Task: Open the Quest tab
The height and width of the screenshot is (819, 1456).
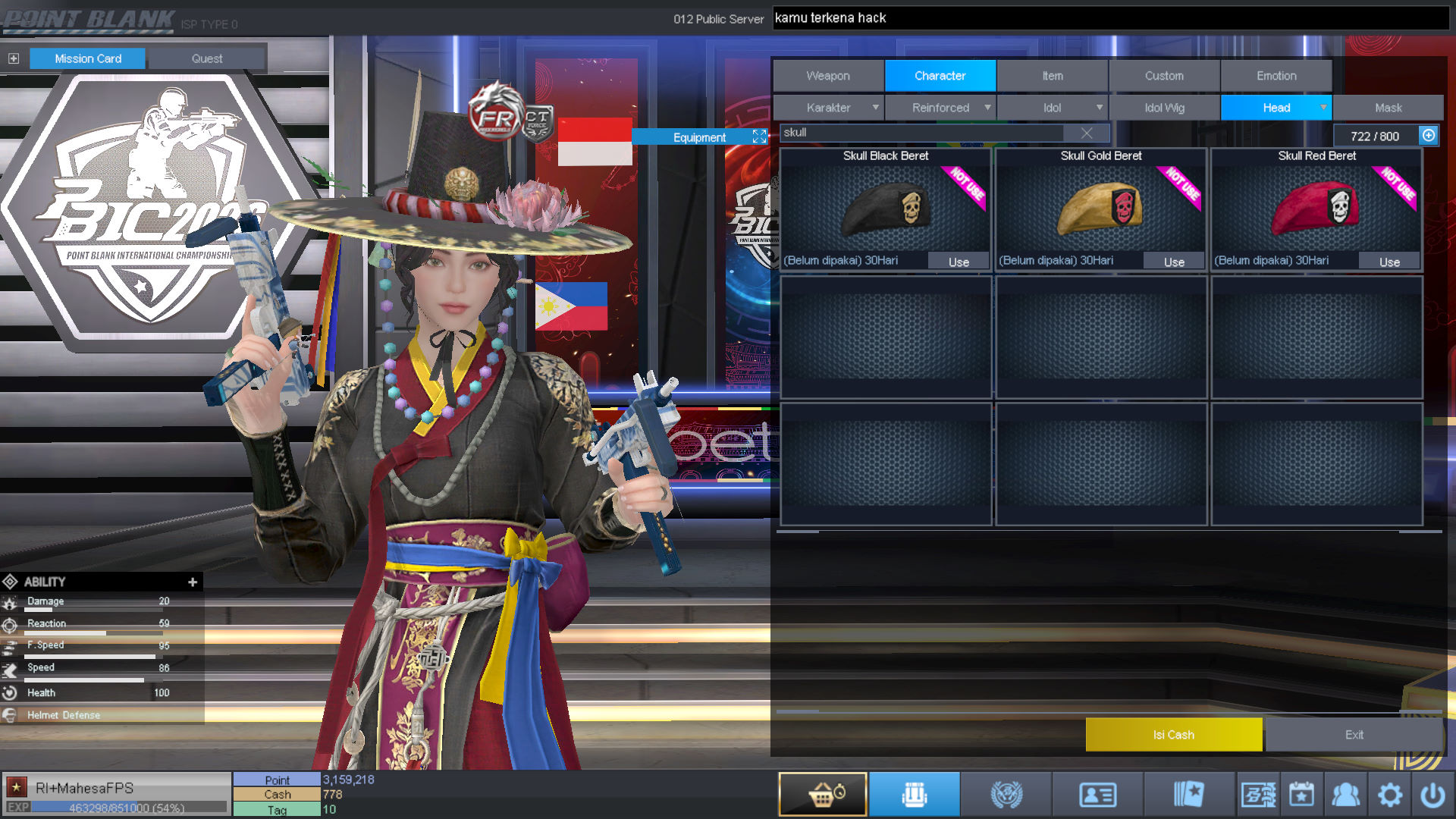Action: [x=207, y=58]
